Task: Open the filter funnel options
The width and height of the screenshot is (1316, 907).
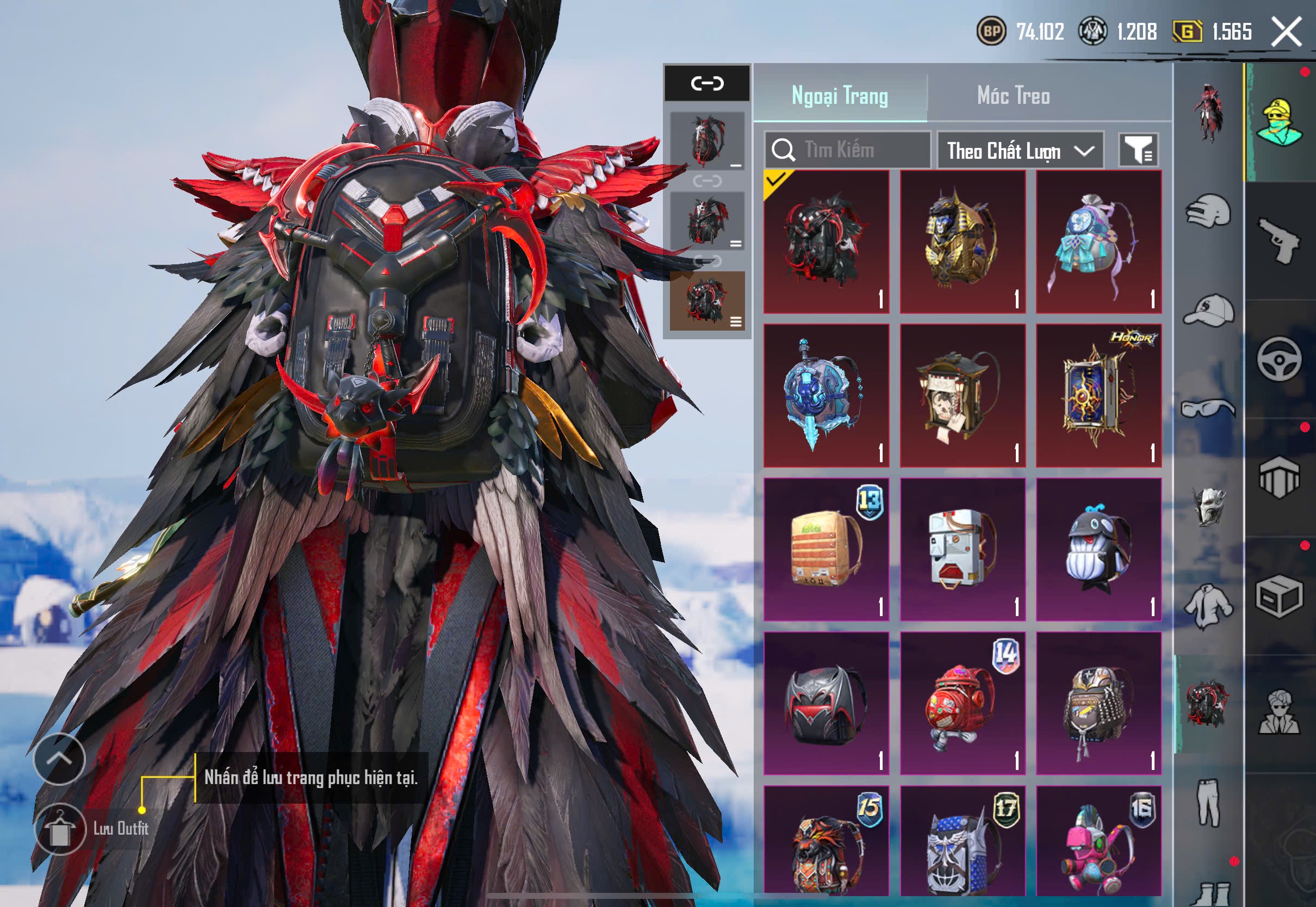Action: (x=1138, y=151)
